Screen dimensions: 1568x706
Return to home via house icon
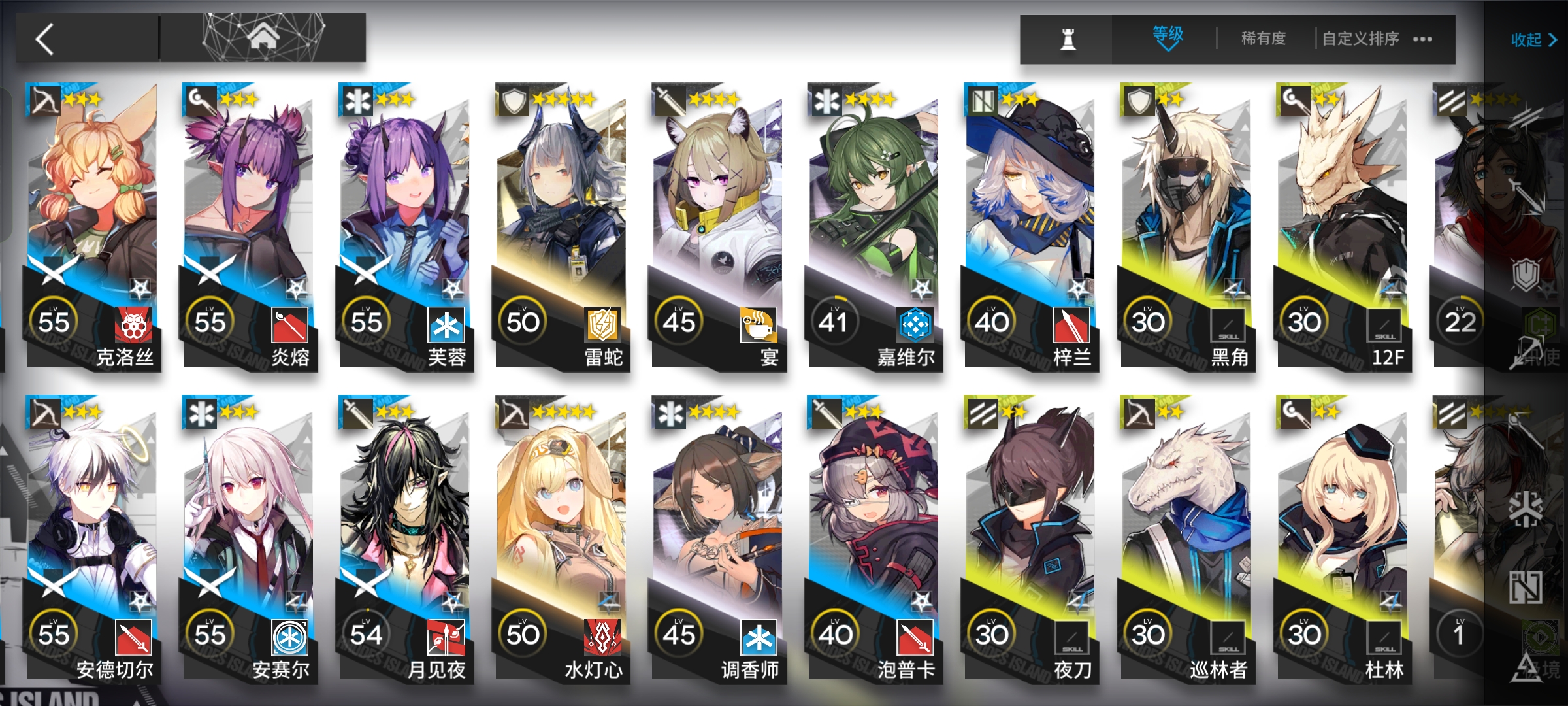[x=263, y=38]
